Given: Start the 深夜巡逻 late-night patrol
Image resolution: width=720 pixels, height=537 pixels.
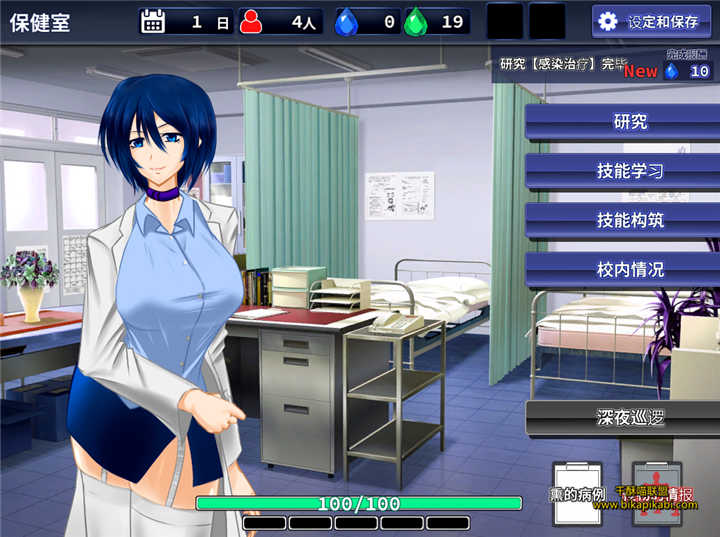Looking at the screenshot, I should click(x=620, y=418).
